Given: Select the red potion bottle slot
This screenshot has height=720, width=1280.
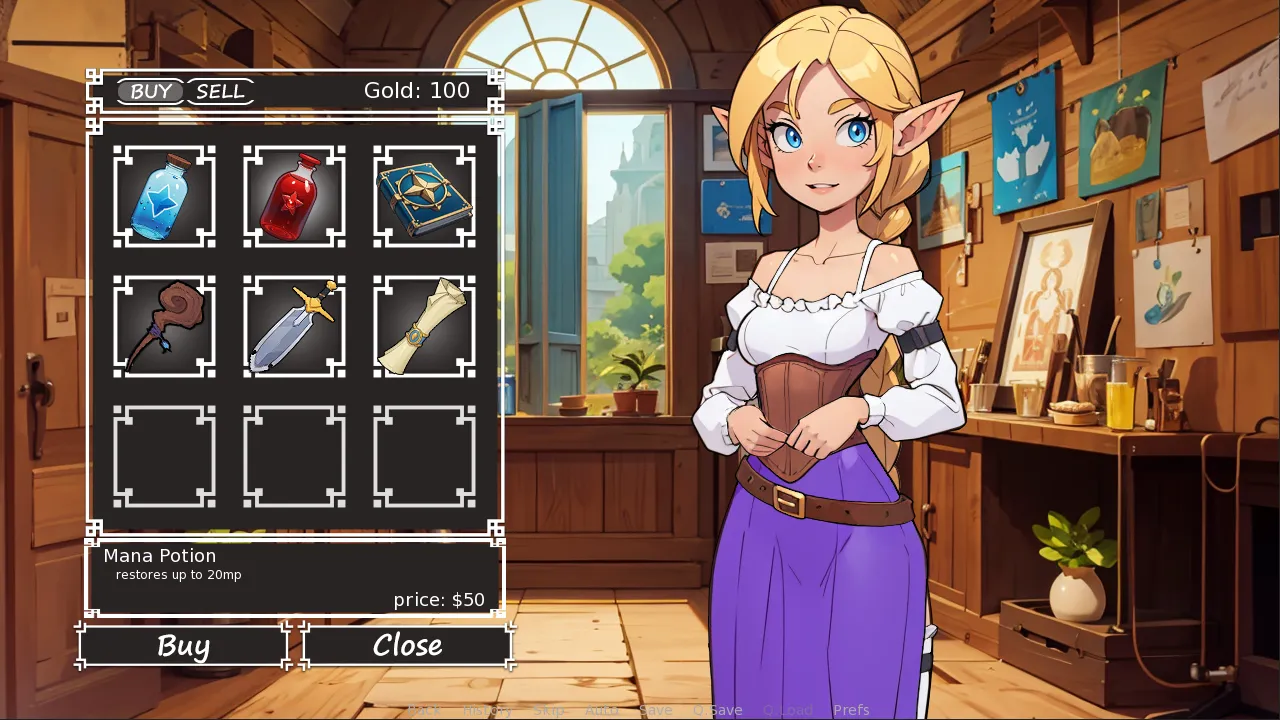Looking at the screenshot, I should click(x=294, y=196).
